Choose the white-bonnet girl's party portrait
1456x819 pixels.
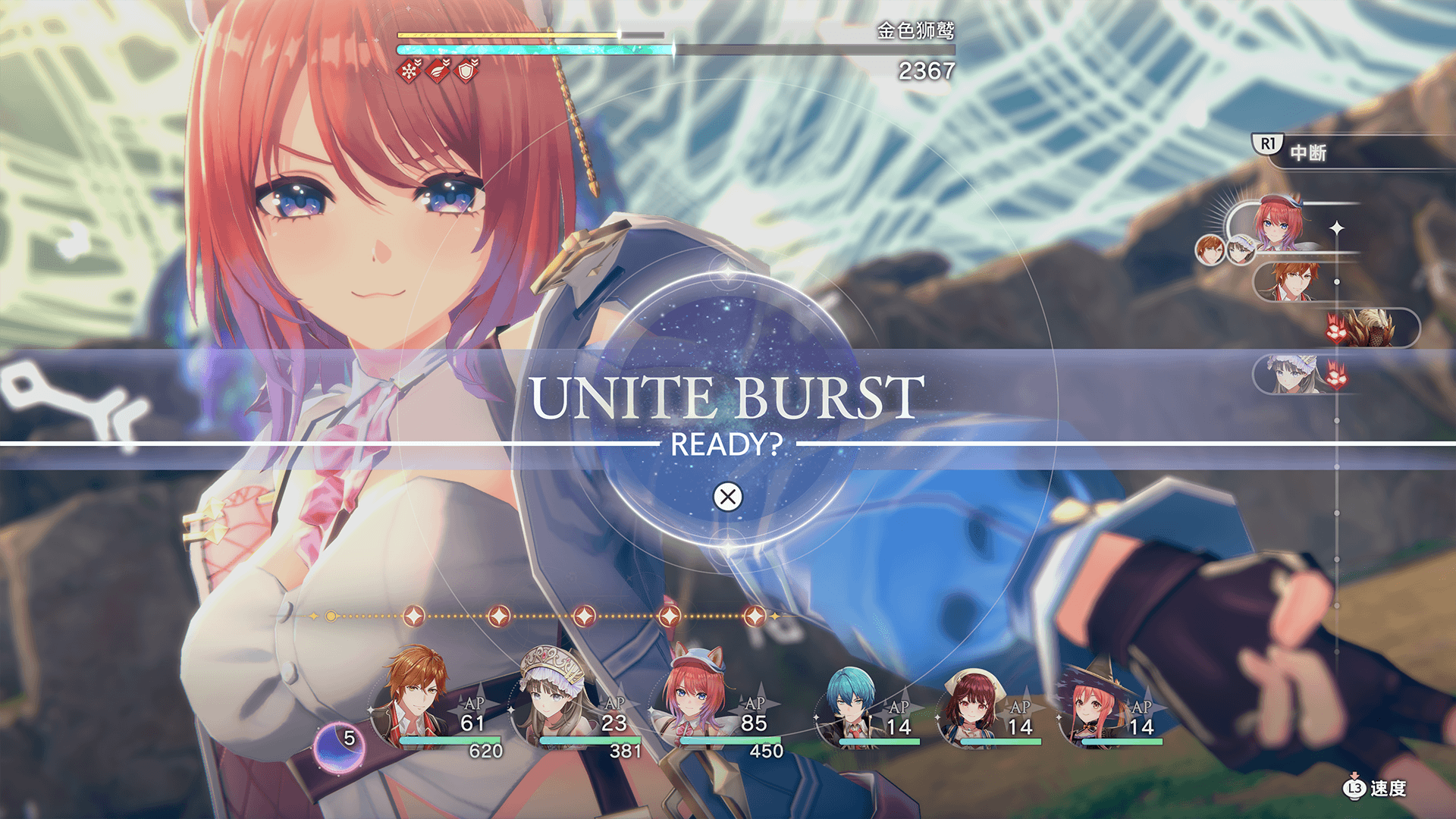click(552, 696)
